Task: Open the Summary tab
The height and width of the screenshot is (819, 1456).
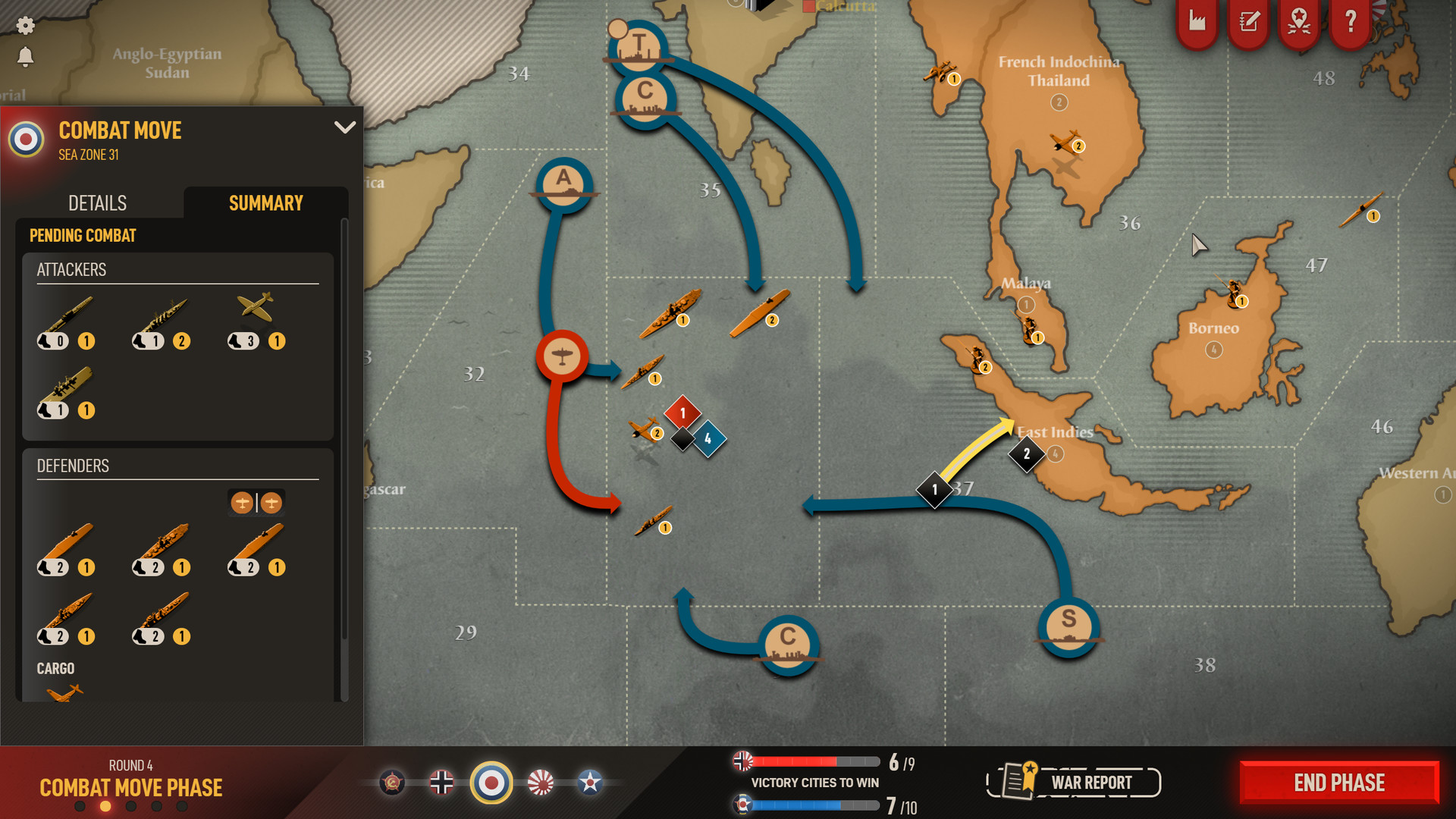Action: [265, 202]
